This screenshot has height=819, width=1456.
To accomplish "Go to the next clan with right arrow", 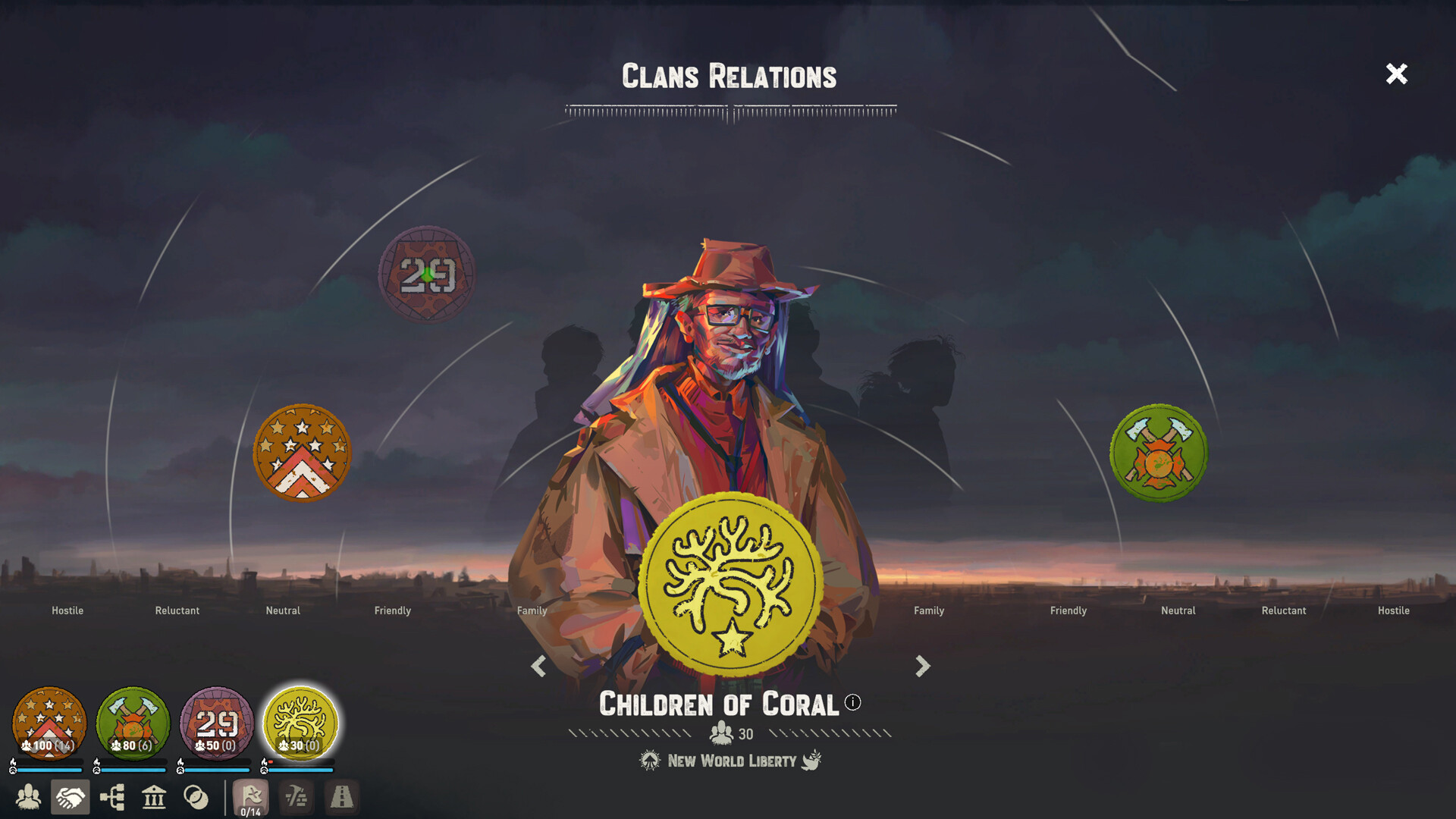I will coord(922,666).
